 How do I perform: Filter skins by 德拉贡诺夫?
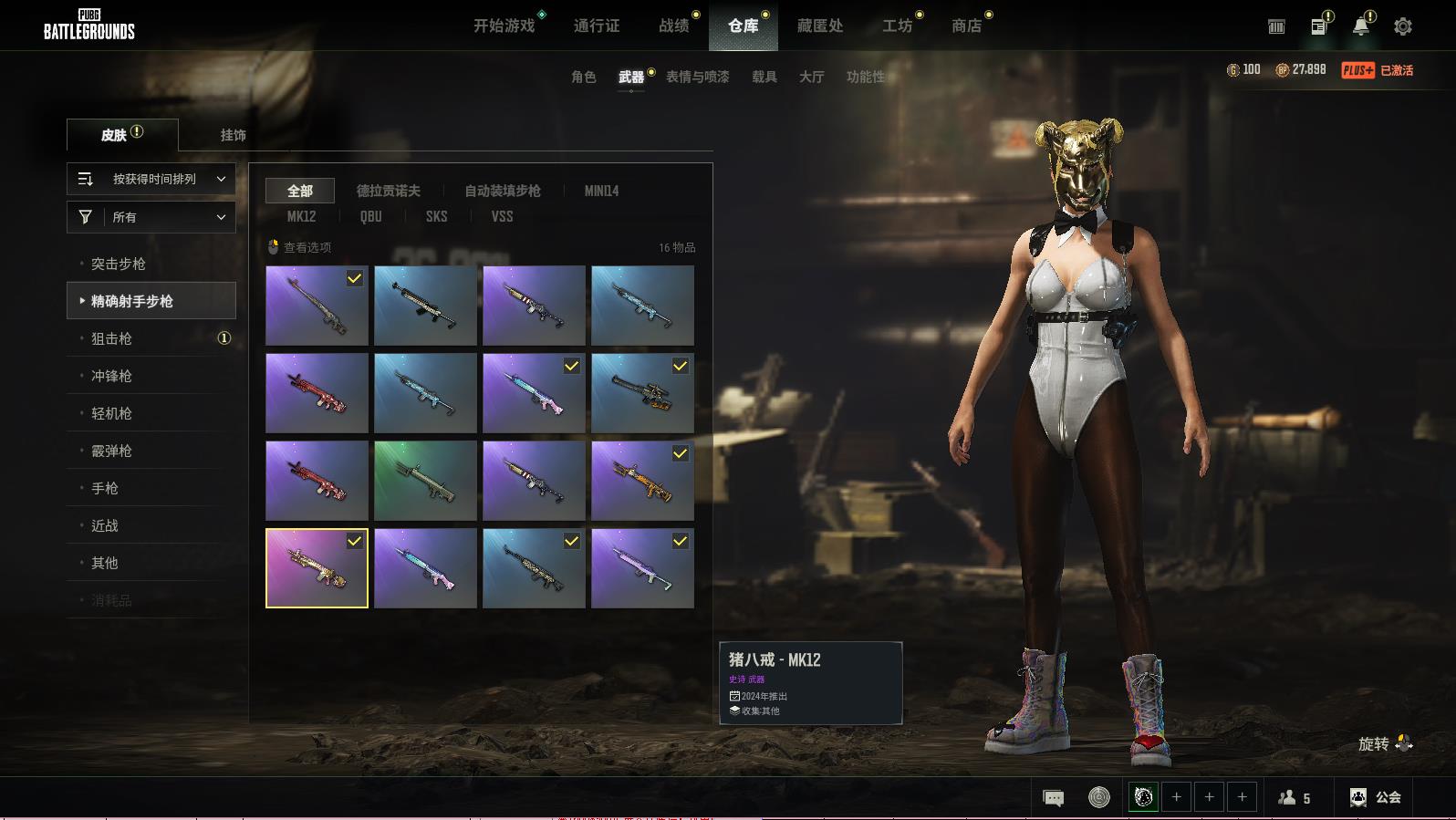[x=389, y=191]
